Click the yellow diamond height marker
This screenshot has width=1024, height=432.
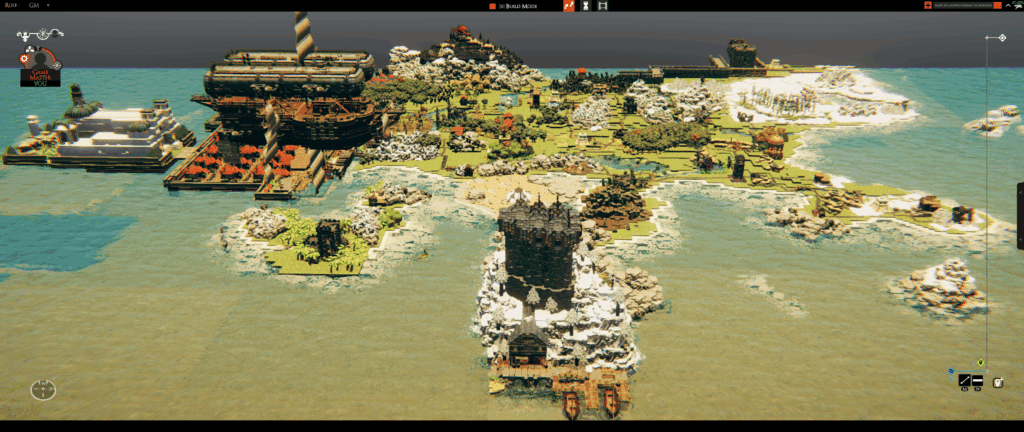[x=981, y=363]
